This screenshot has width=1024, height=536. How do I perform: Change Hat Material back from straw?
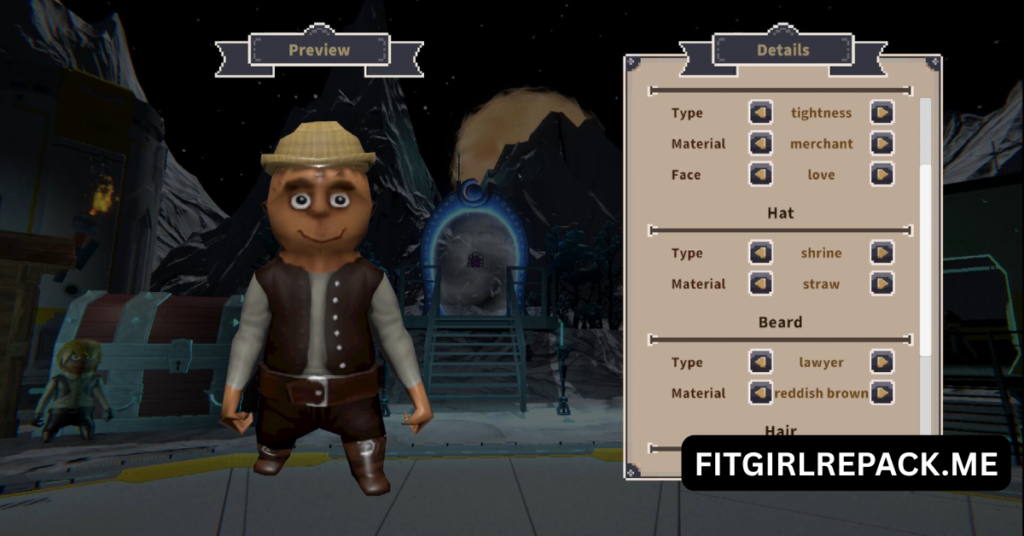(x=761, y=284)
